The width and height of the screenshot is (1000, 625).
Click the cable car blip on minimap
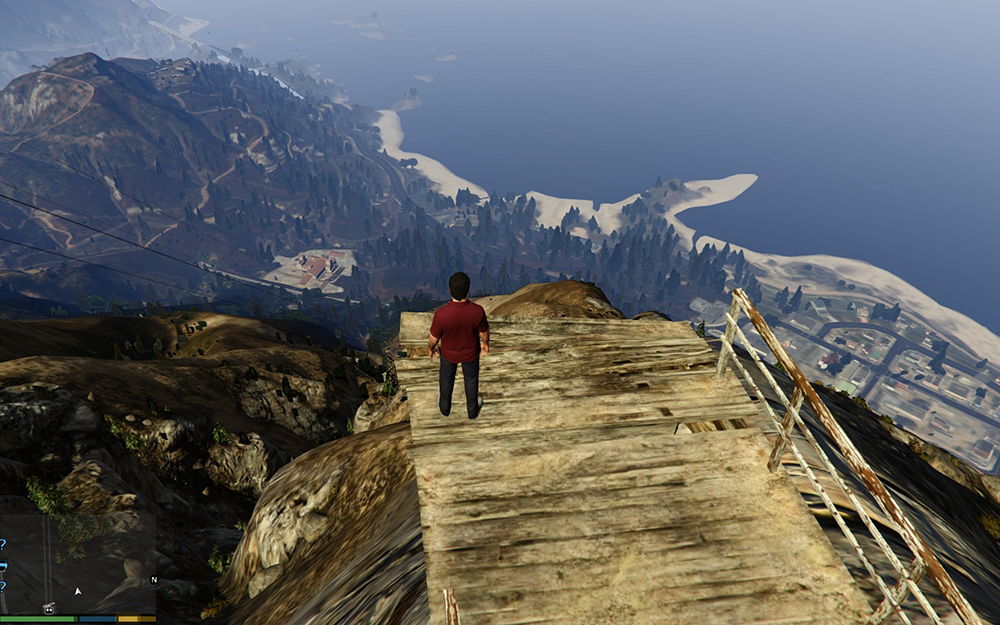pyautogui.click(x=48, y=606)
